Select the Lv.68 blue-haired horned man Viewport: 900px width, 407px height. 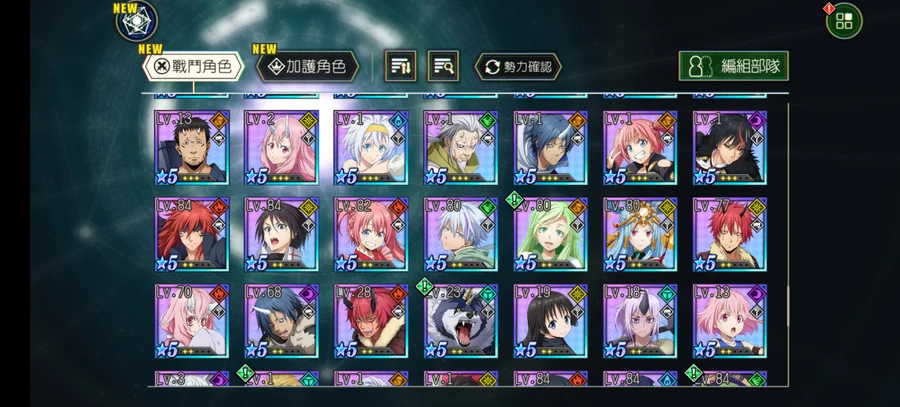pos(281,322)
